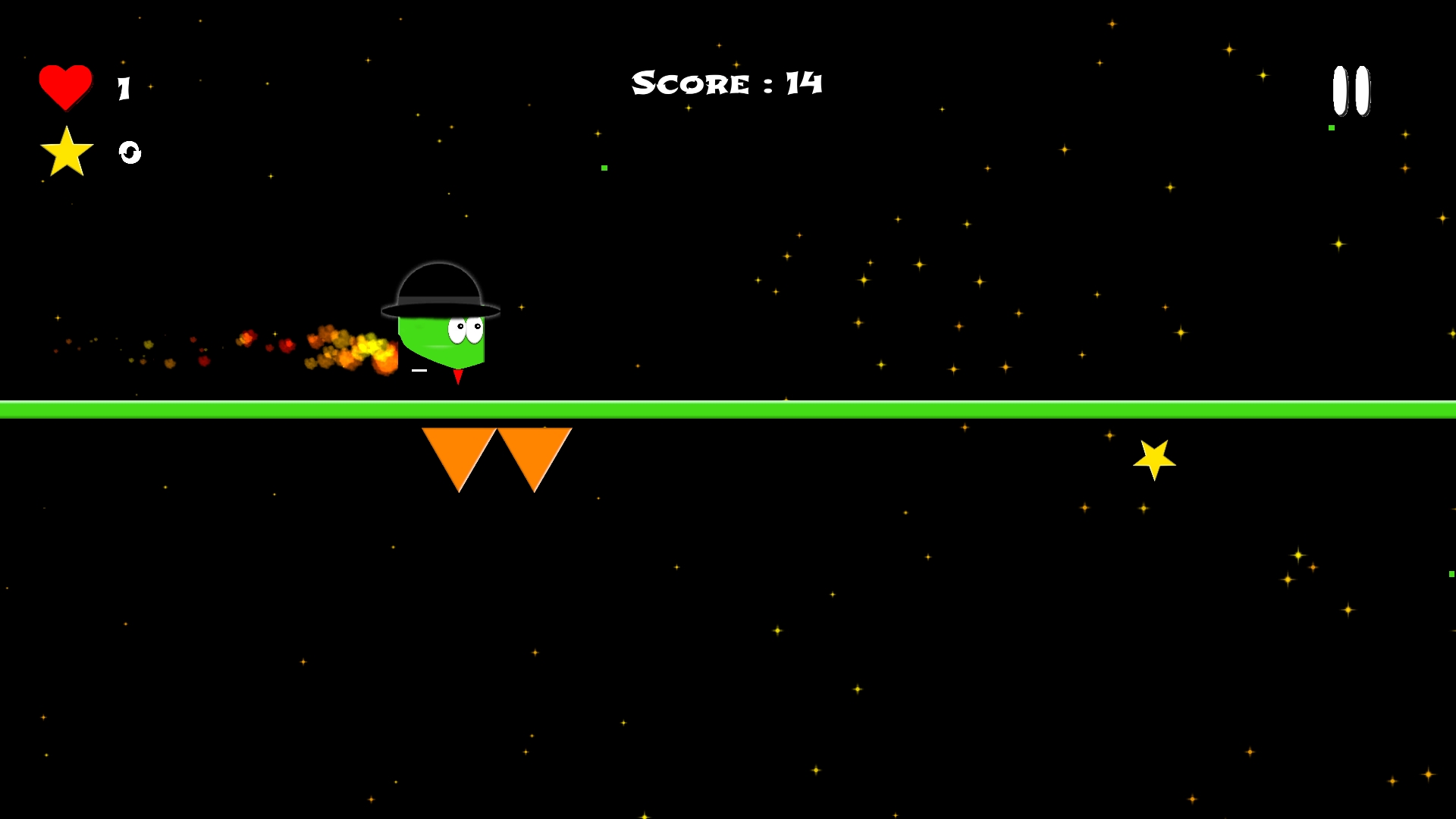Click the right orange spike hazard
1456x819 pixels.
pyautogui.click(x=535, y=451)
